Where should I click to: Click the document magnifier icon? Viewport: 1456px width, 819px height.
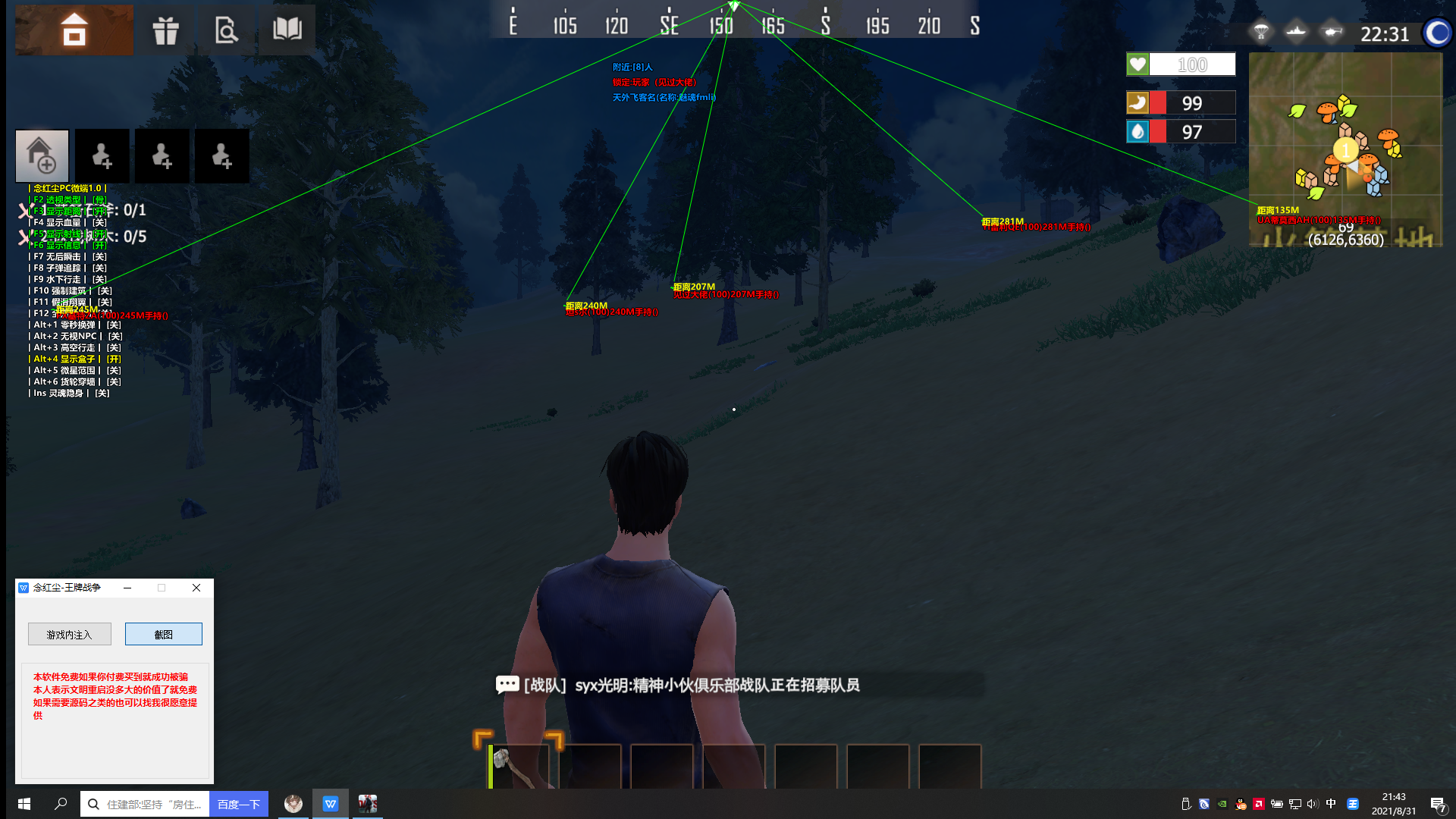pos(226,30)
